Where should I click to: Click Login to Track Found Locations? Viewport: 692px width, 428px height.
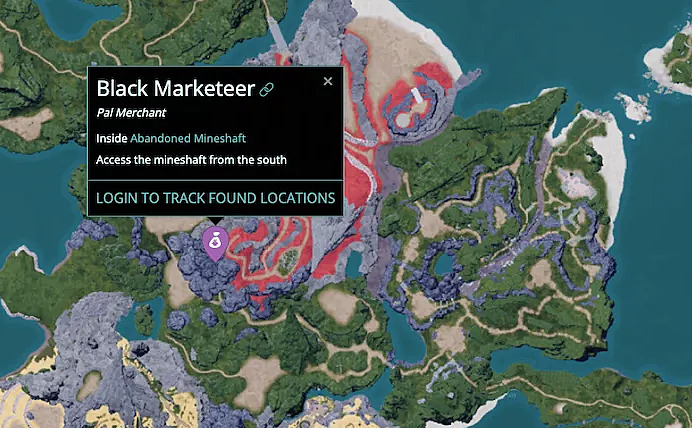[215, 198]
